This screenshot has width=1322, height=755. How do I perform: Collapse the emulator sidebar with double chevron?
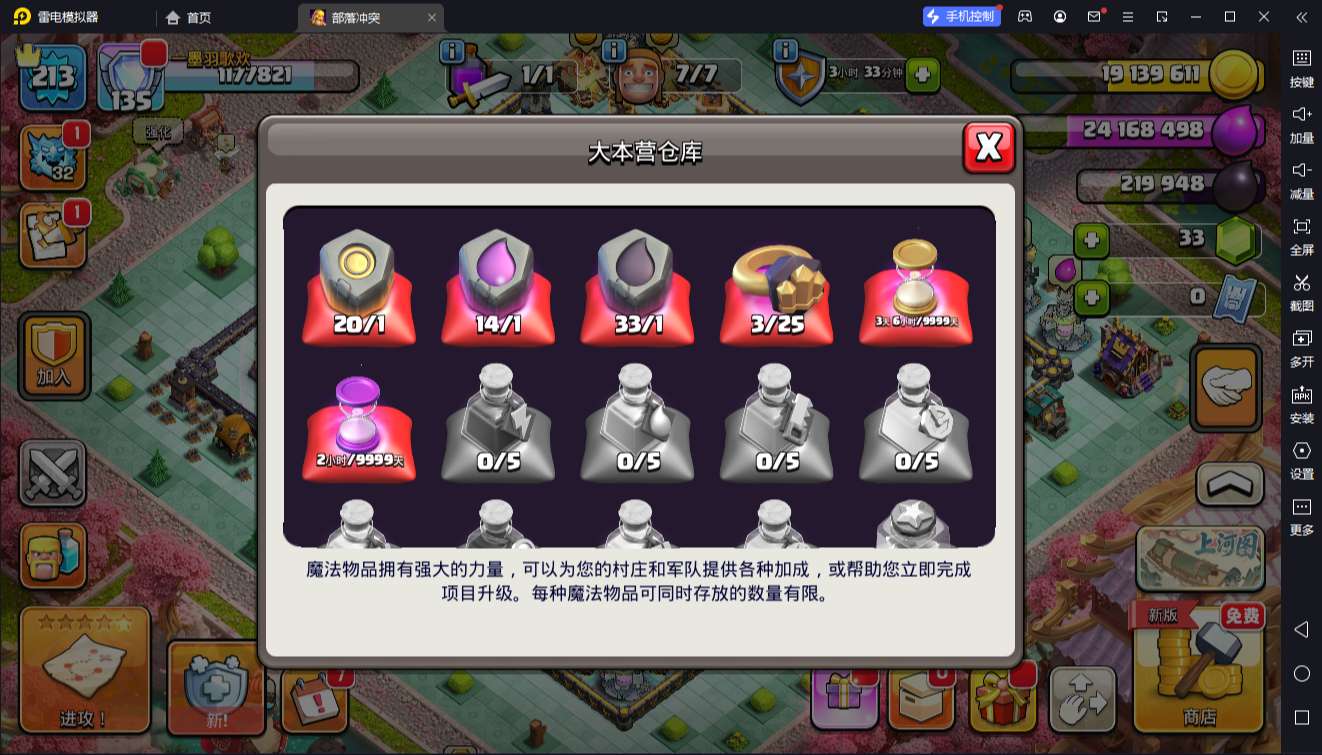1298,17
